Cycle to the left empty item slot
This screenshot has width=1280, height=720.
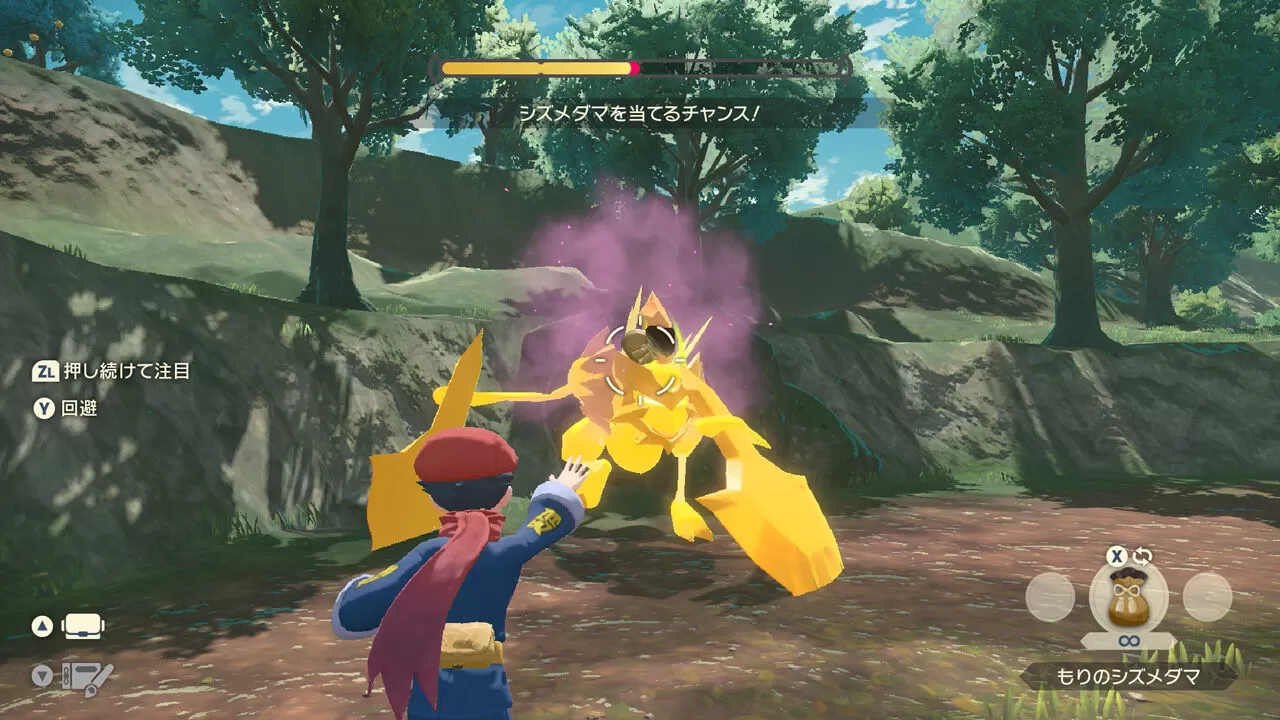(1051, 598)
